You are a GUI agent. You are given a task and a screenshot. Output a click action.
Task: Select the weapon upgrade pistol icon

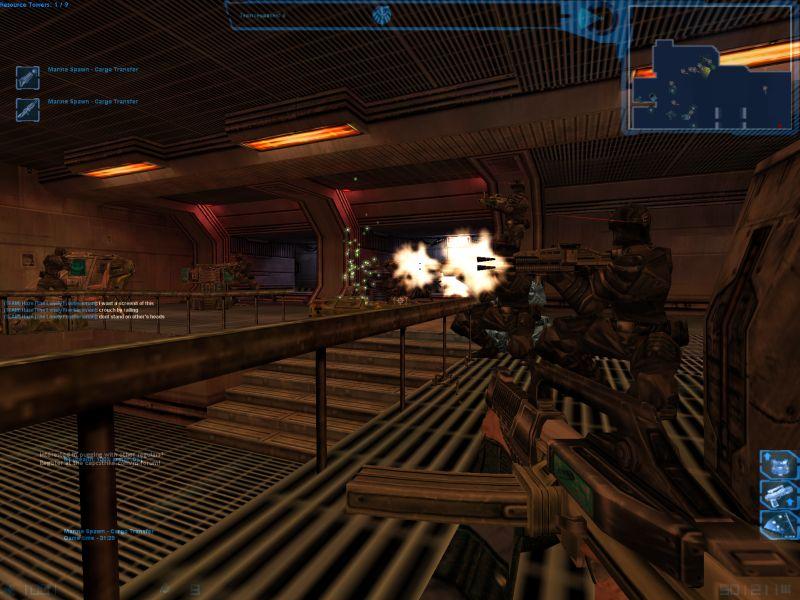tap(778, 493)
